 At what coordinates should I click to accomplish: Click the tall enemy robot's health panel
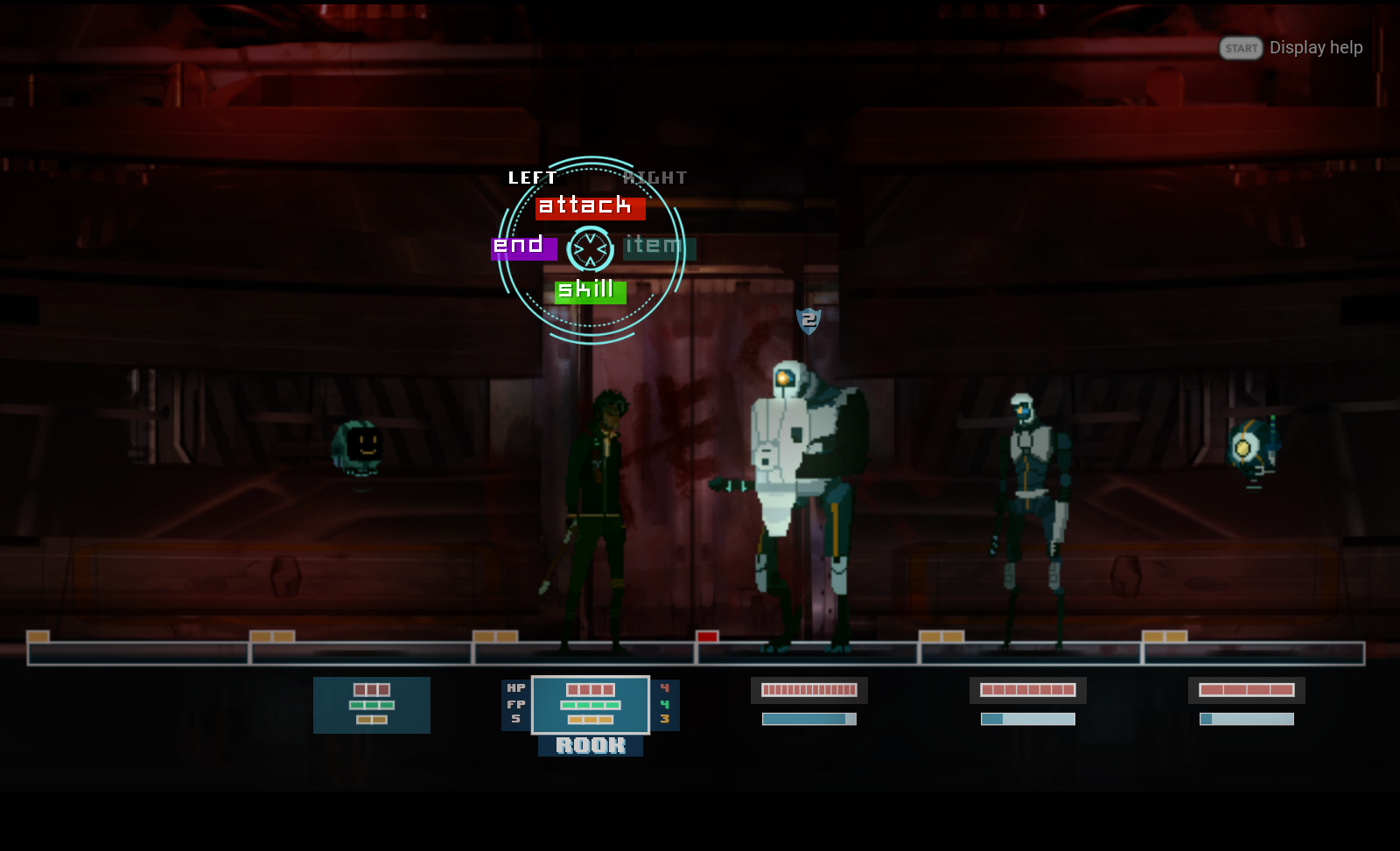[x=808, y=691]
